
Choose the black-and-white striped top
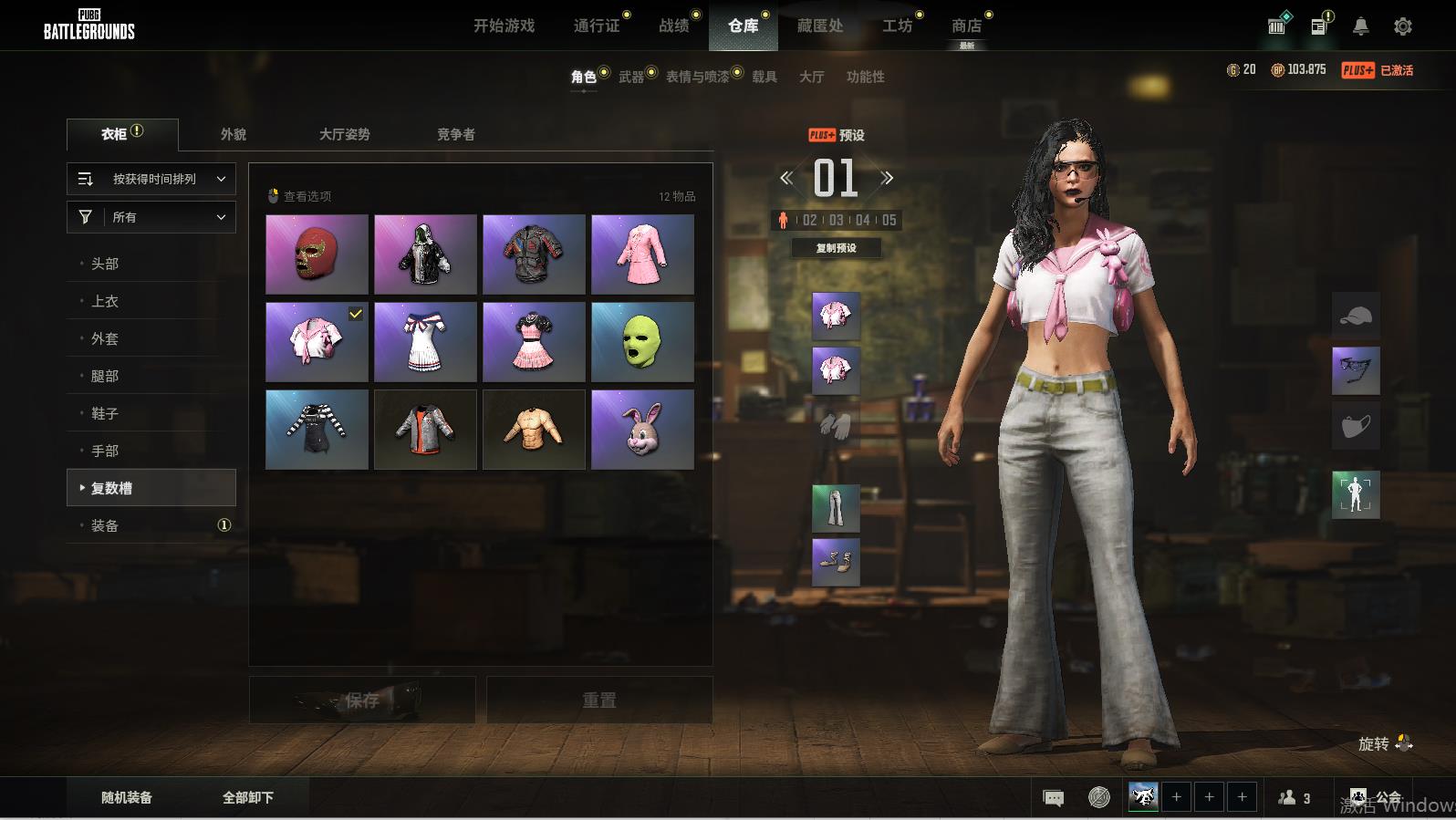tap(317, 430)
